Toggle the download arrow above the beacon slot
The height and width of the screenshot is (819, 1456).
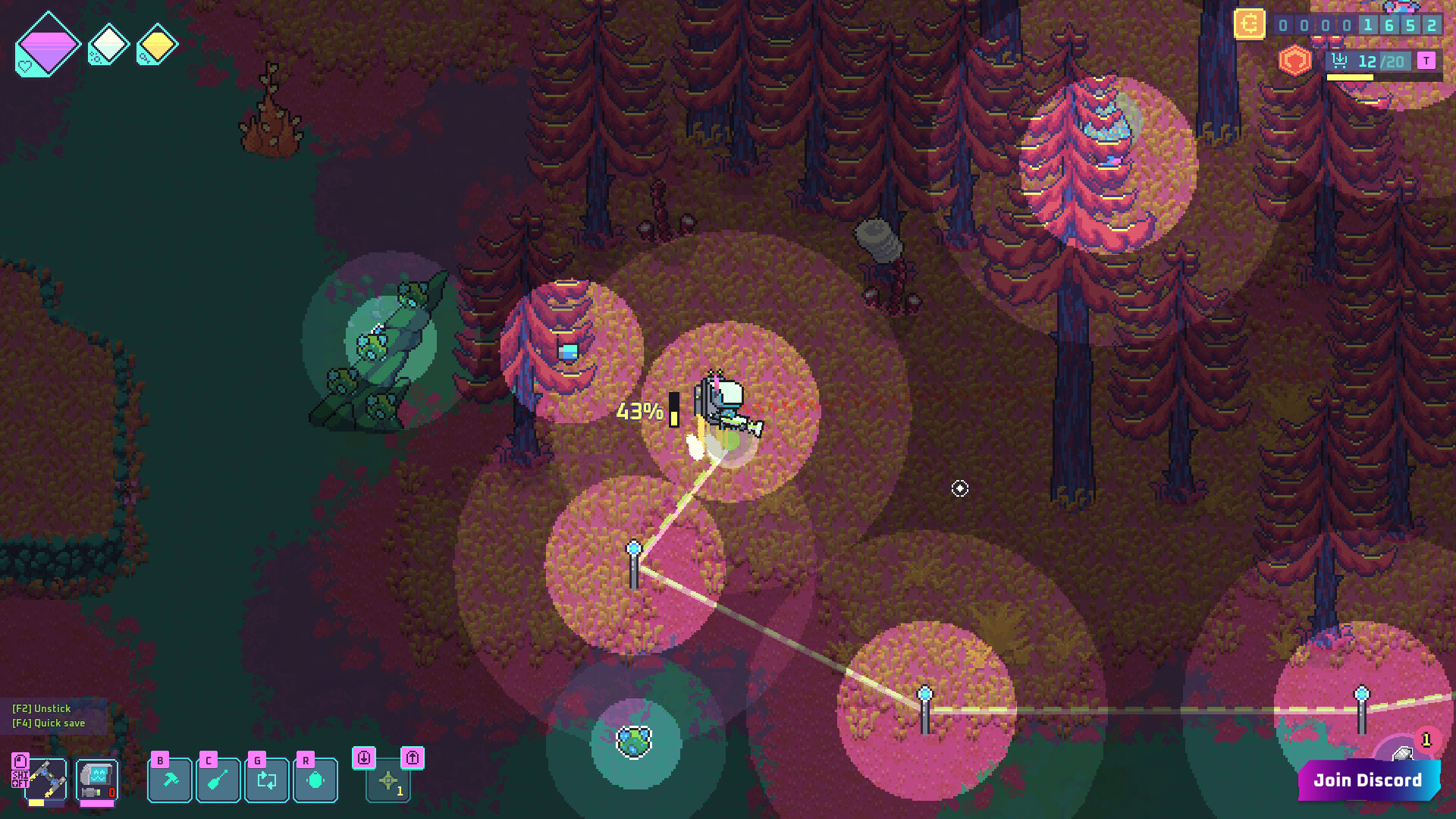366,758
